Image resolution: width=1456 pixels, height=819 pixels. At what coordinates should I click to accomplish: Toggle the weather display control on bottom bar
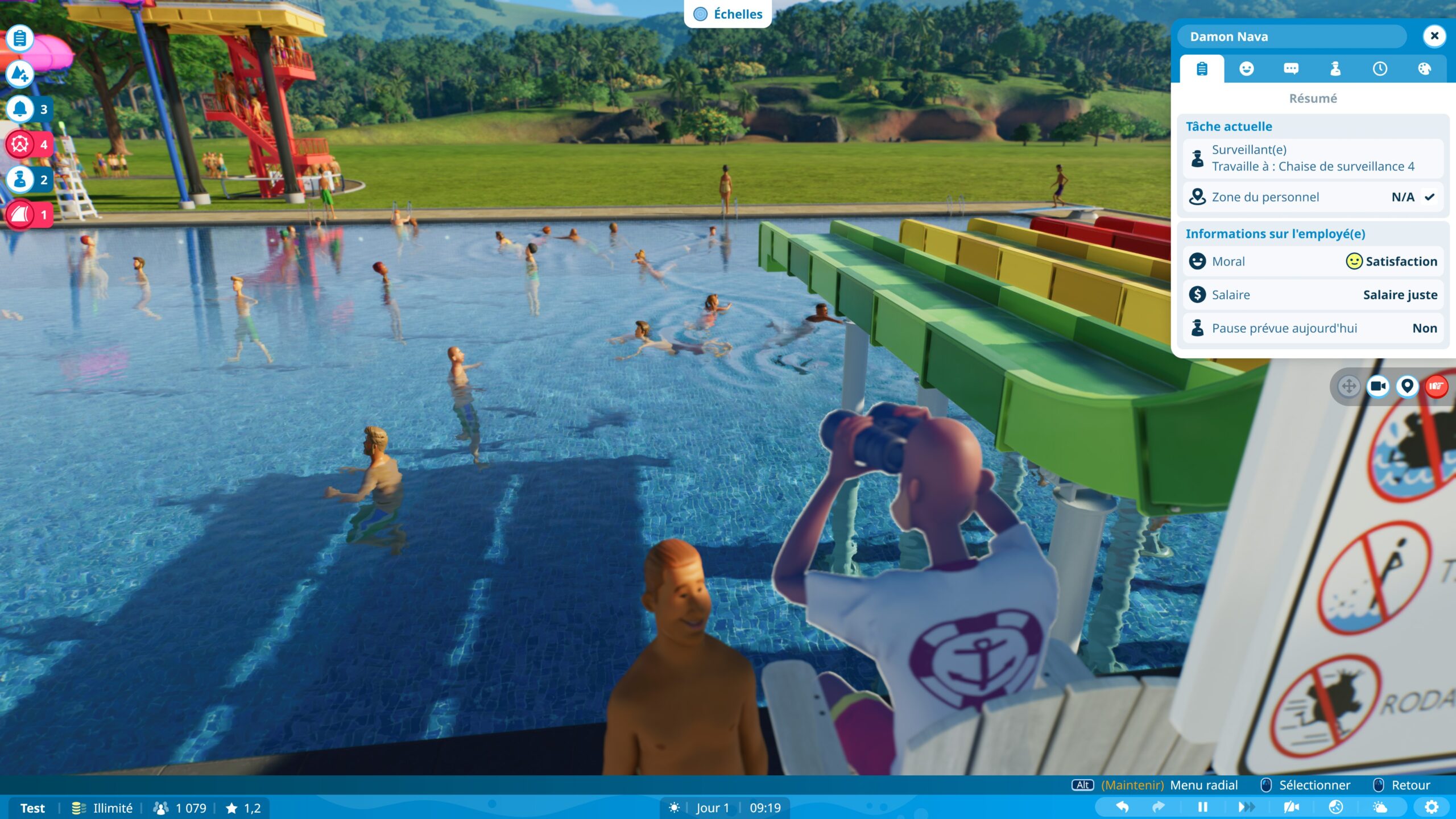1379,806
